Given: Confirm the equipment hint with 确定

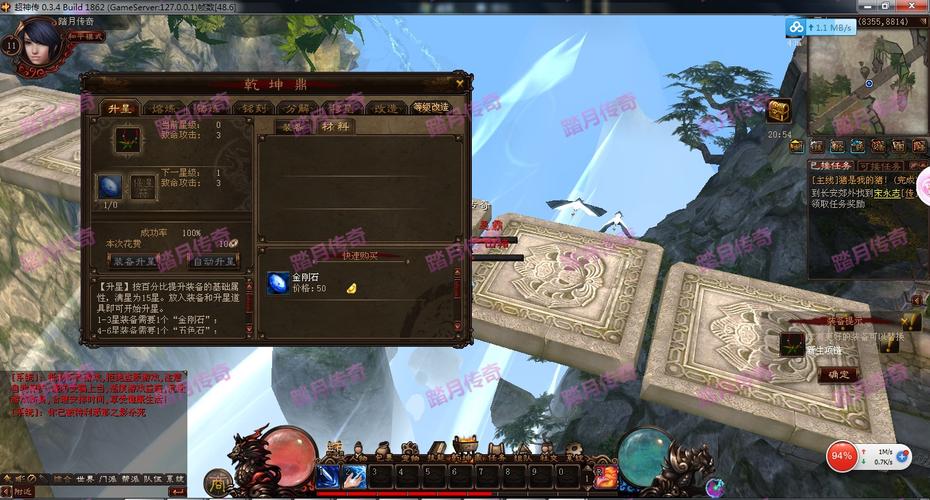Looking at the screenshot, I should [x=838, y=375].
